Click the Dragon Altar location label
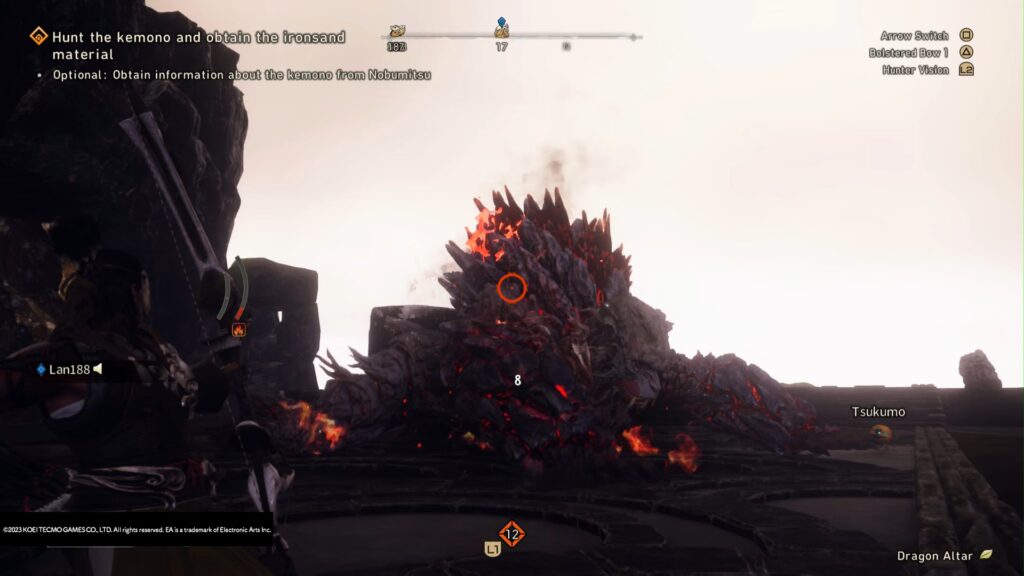Viewport: 1024px width, 576px height. [x=935, y=554]
